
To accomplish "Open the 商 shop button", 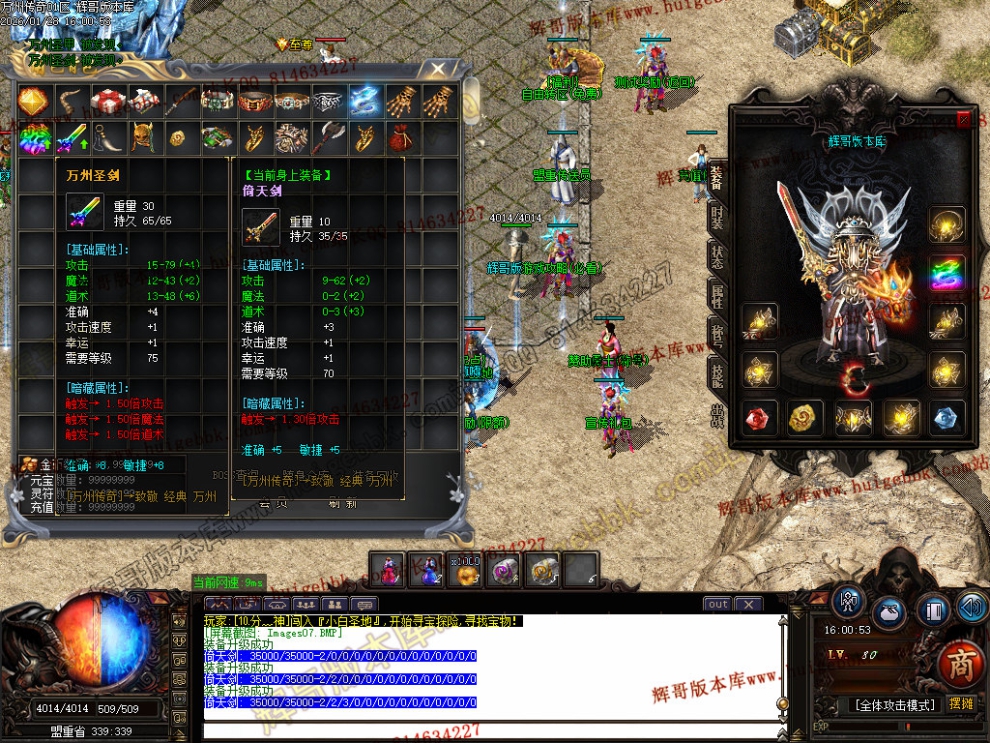I will 961,662.
